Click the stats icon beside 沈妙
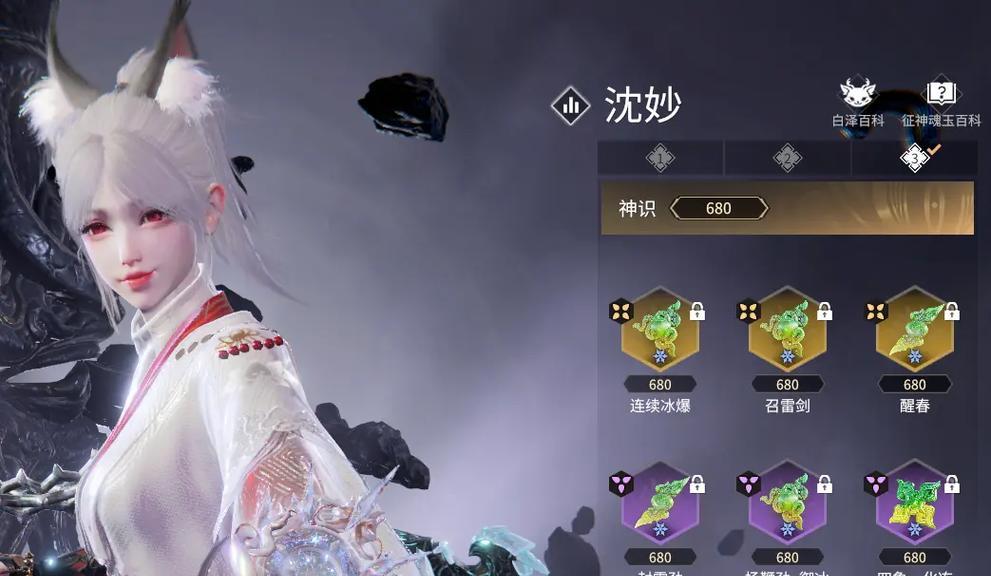Viewport: 991px width, 576px height. 571,105
